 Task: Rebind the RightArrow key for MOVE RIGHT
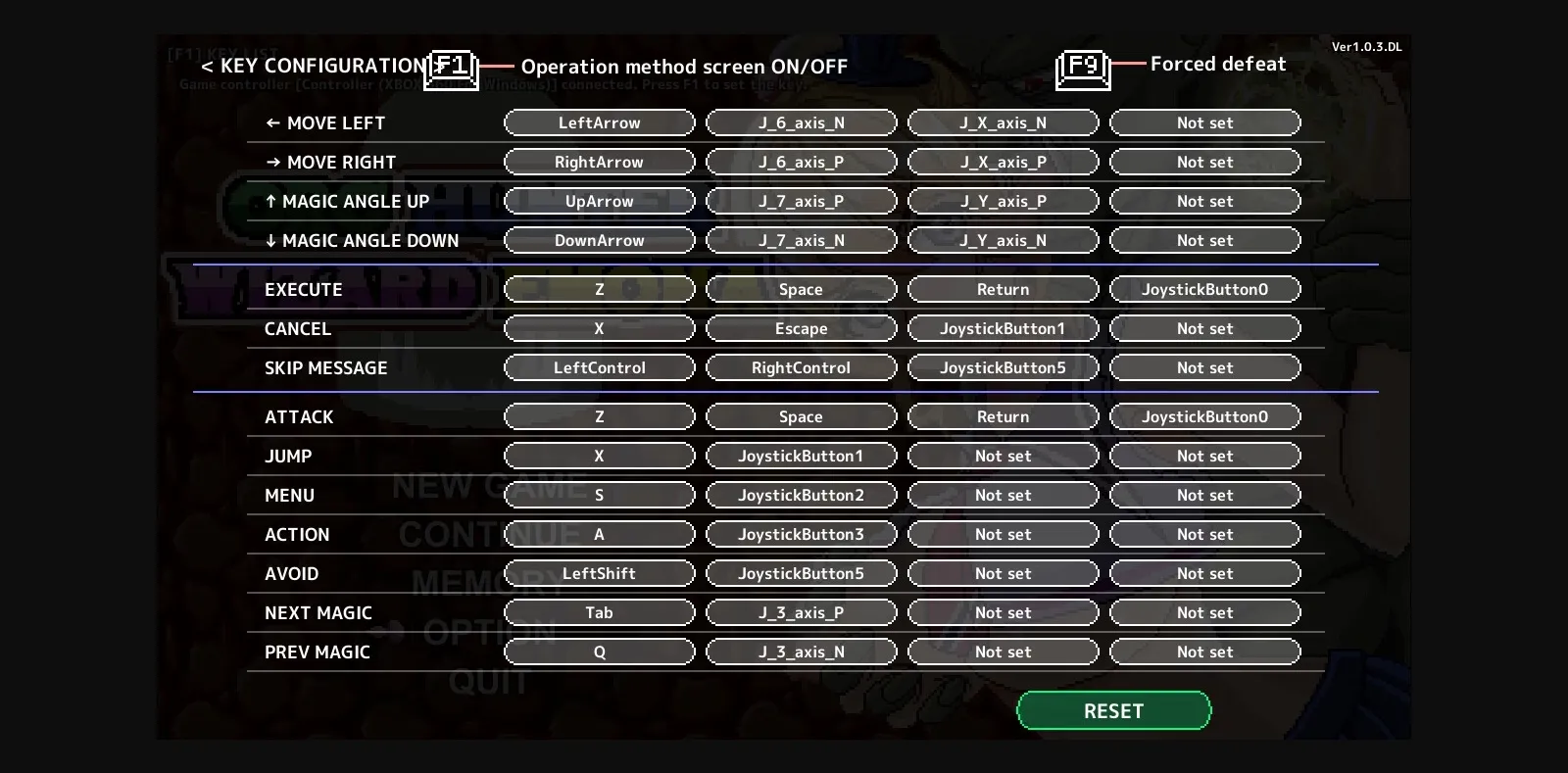tap(599, 162)
